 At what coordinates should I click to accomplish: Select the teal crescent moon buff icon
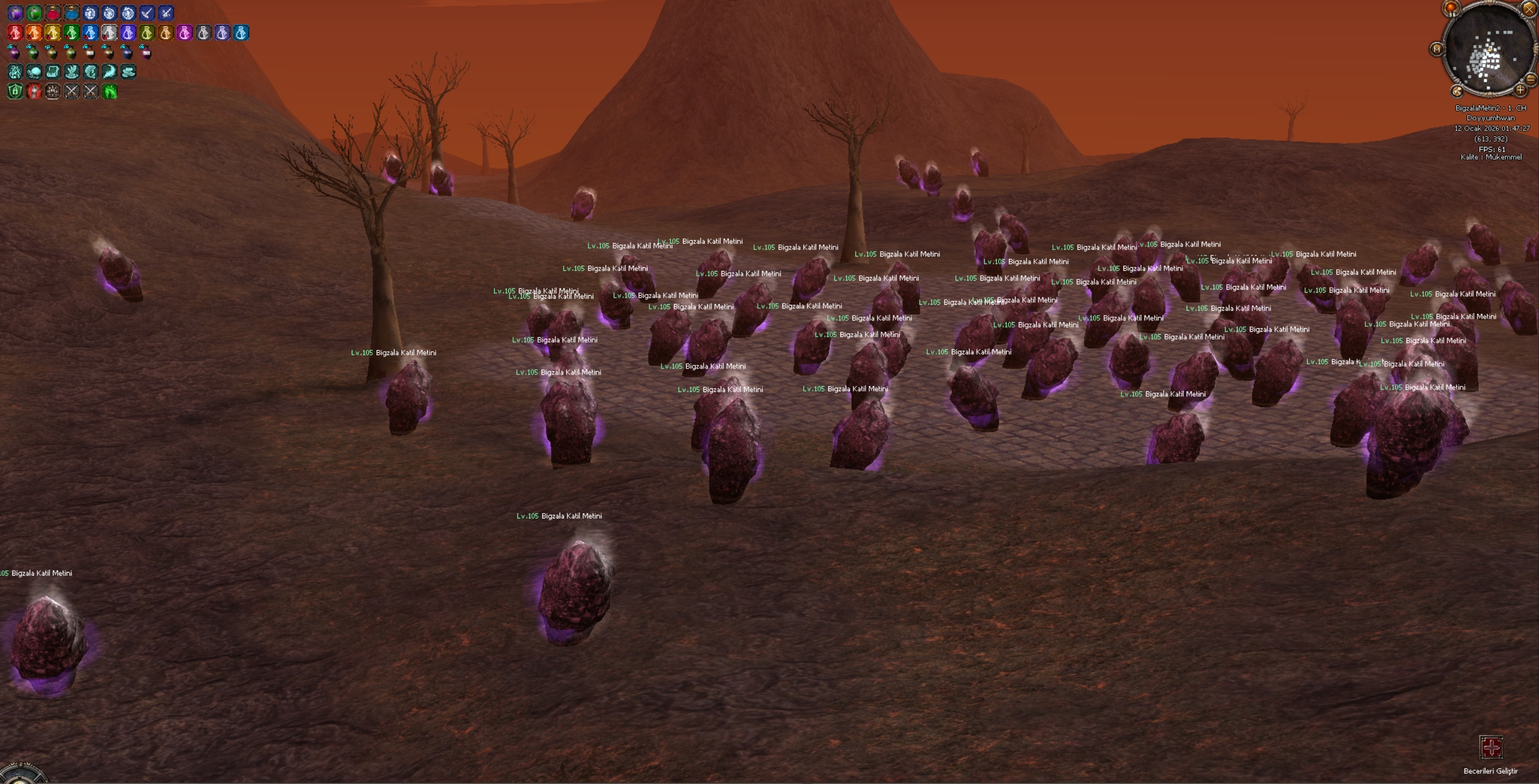[x=109, y=72]
